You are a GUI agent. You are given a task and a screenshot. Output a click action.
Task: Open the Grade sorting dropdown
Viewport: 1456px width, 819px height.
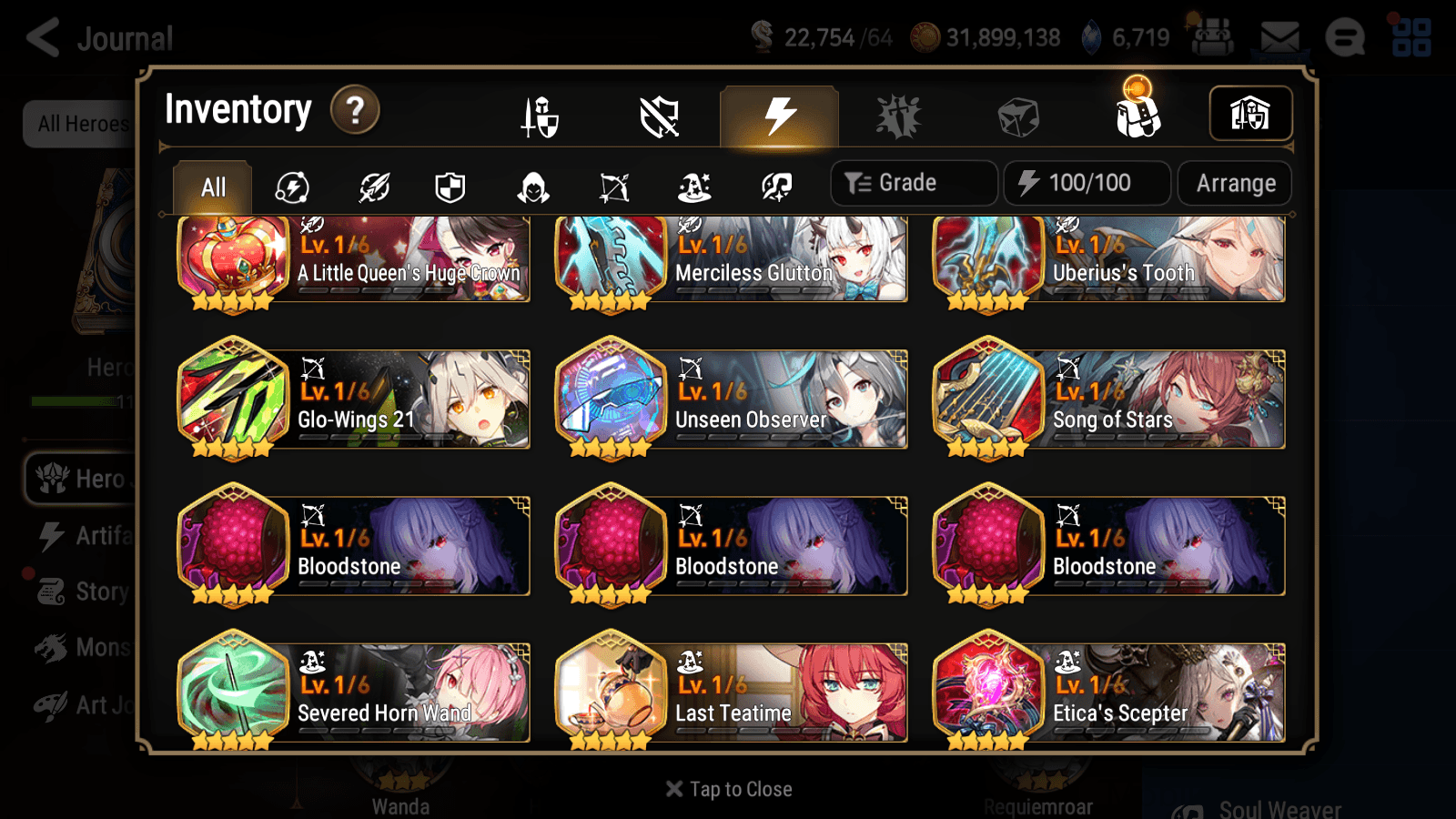pyautogui.click(x=913, y=182)
